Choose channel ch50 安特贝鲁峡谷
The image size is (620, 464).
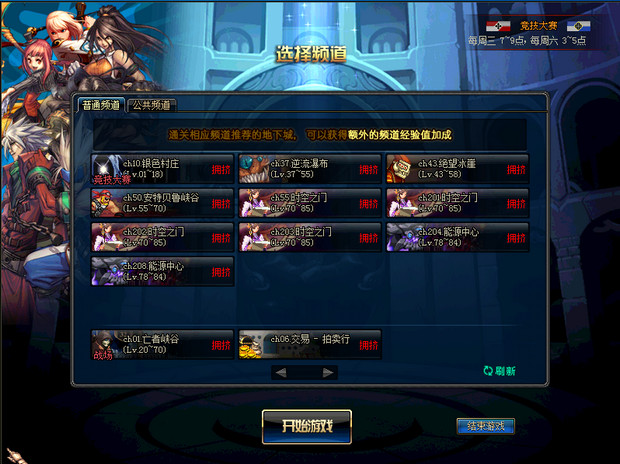tap(163, 203)
